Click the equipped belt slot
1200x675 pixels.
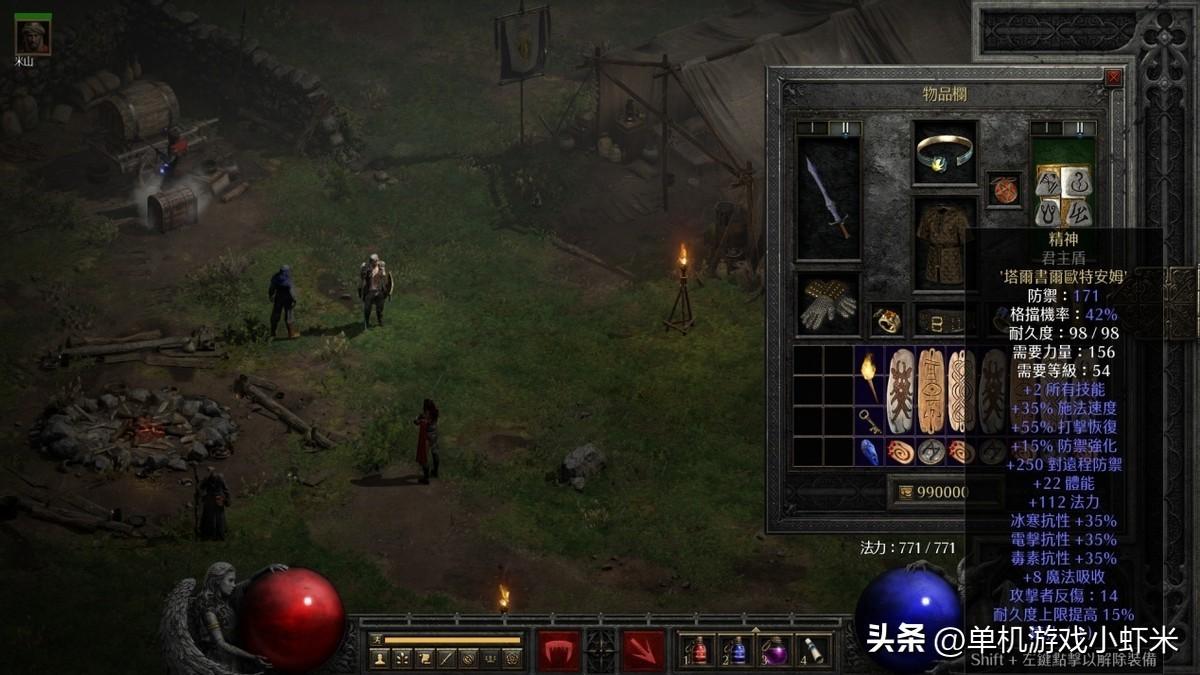click(940, 320)
